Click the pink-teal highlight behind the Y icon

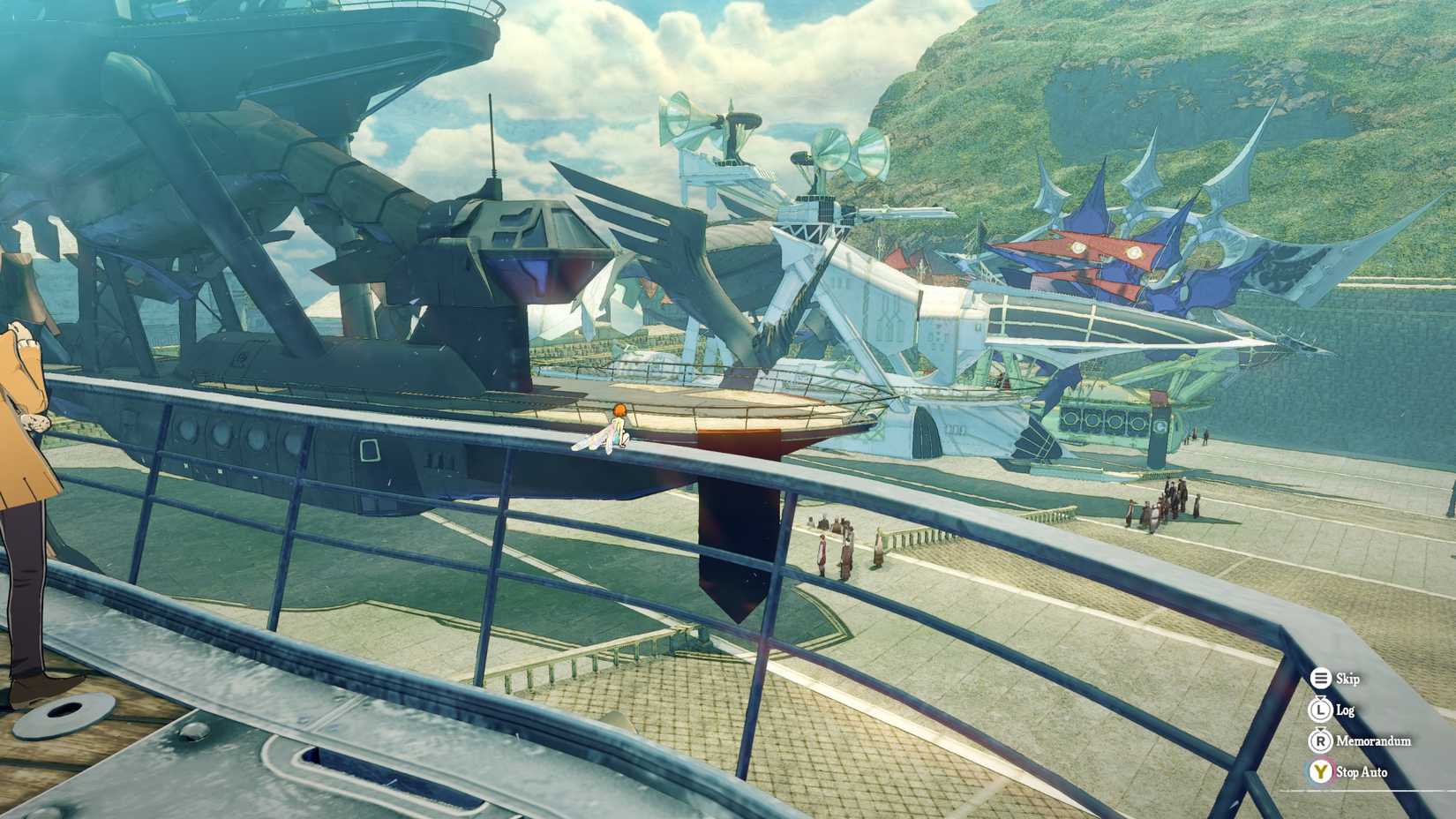1331,768
